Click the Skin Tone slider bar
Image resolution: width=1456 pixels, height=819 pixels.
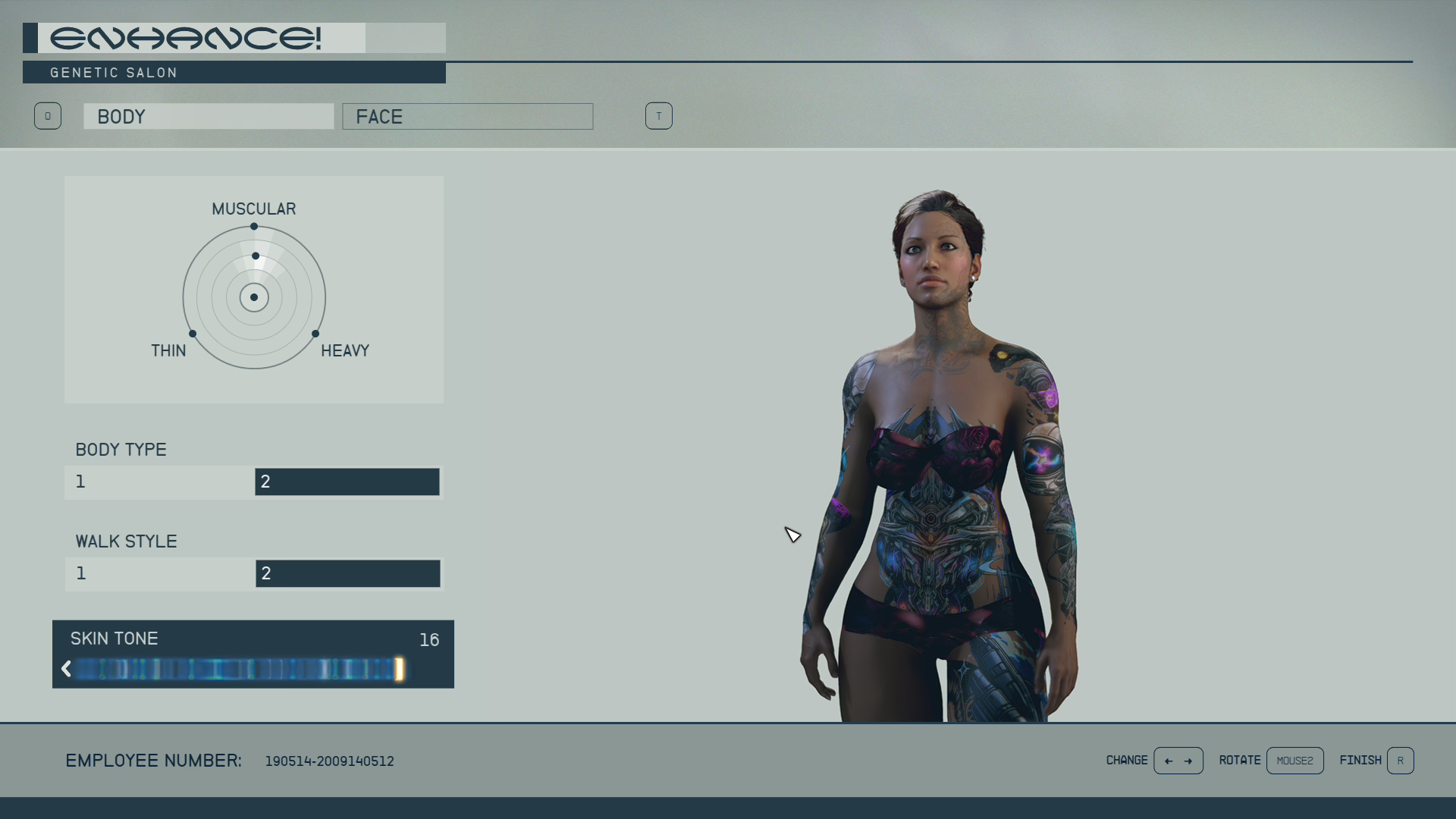pos(237,669)
